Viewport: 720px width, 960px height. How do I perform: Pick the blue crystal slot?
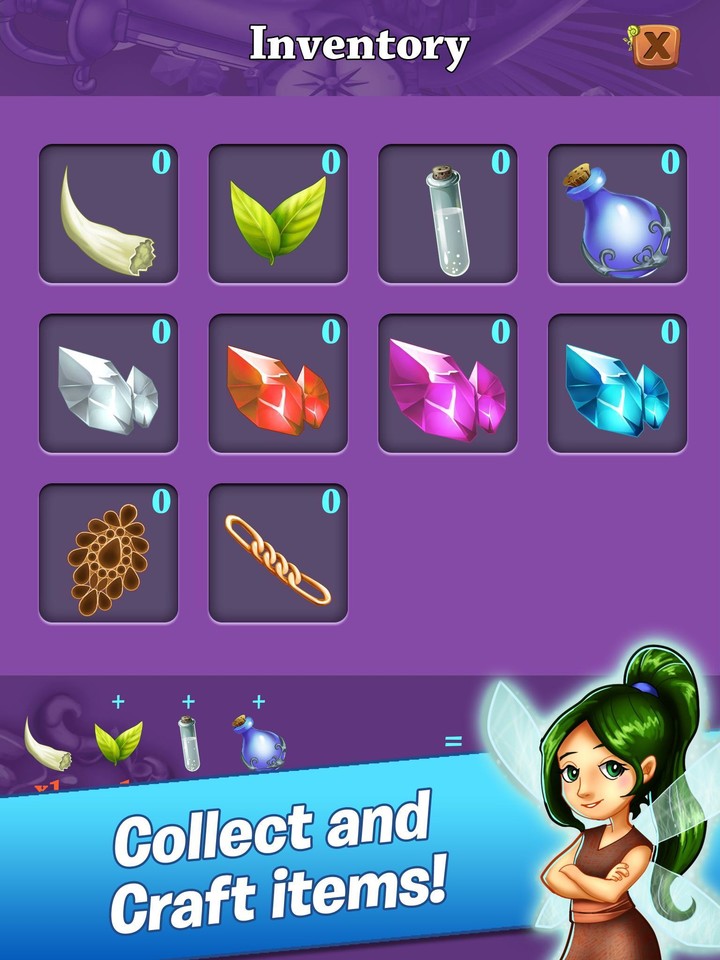pos(618,384)
